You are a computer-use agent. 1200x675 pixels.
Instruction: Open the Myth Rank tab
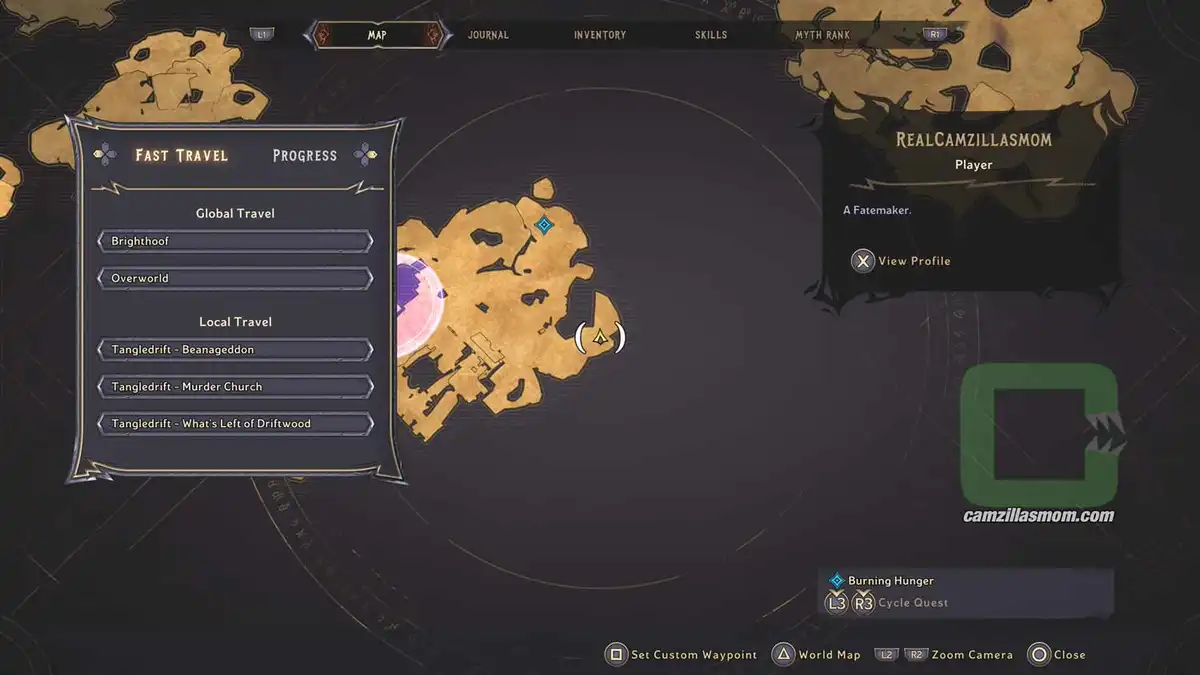click(822, 35)
